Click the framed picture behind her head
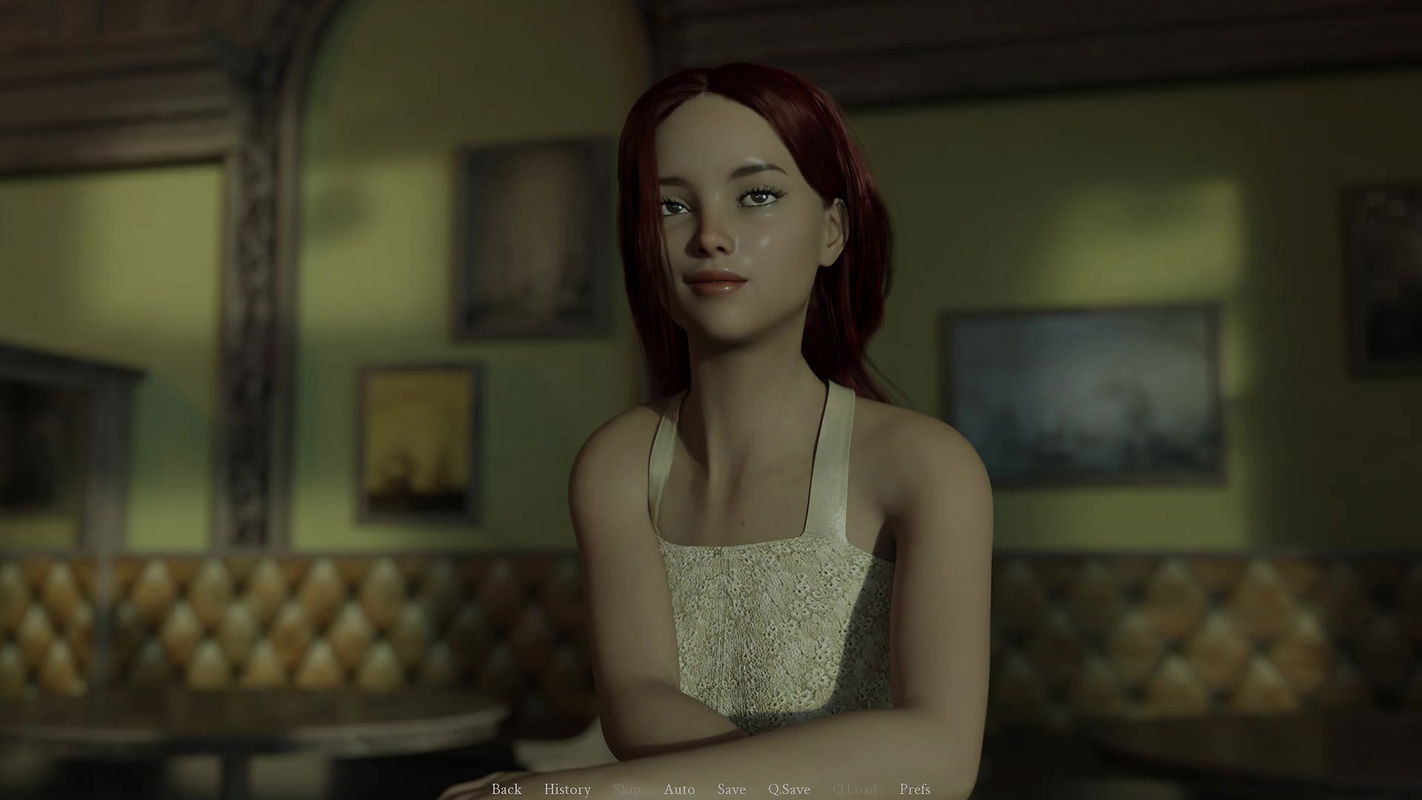The height and width of the screenshot is (800, 1422). 530,240
